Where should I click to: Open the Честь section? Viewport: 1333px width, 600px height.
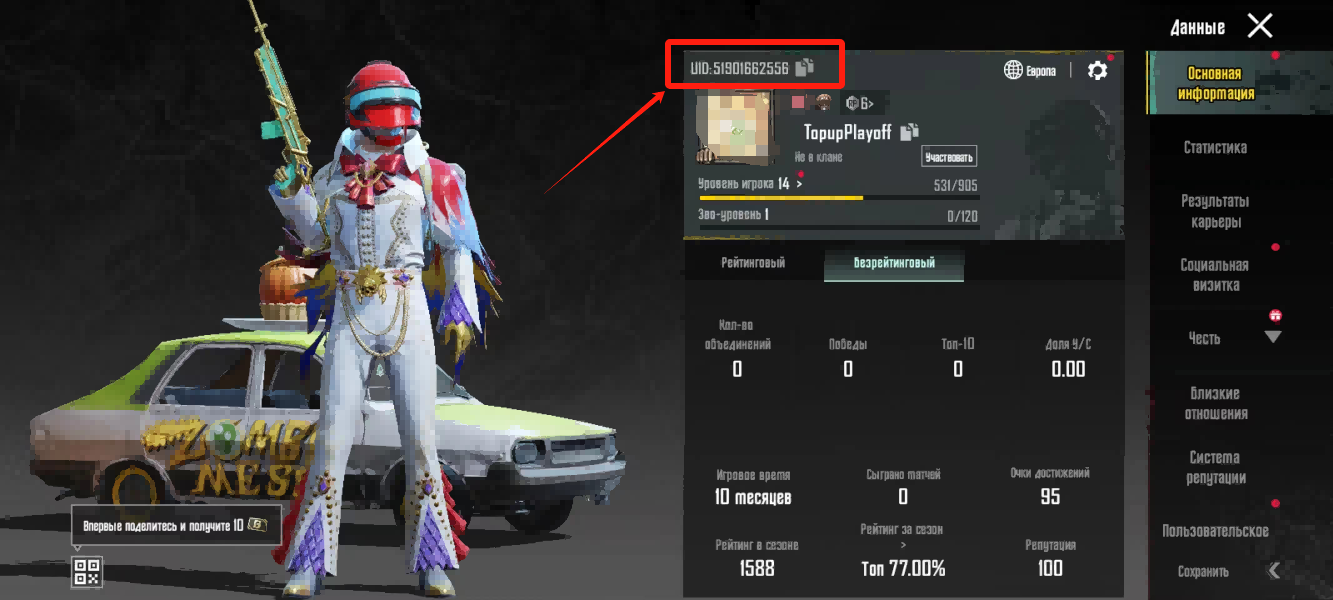[1205, 338]
